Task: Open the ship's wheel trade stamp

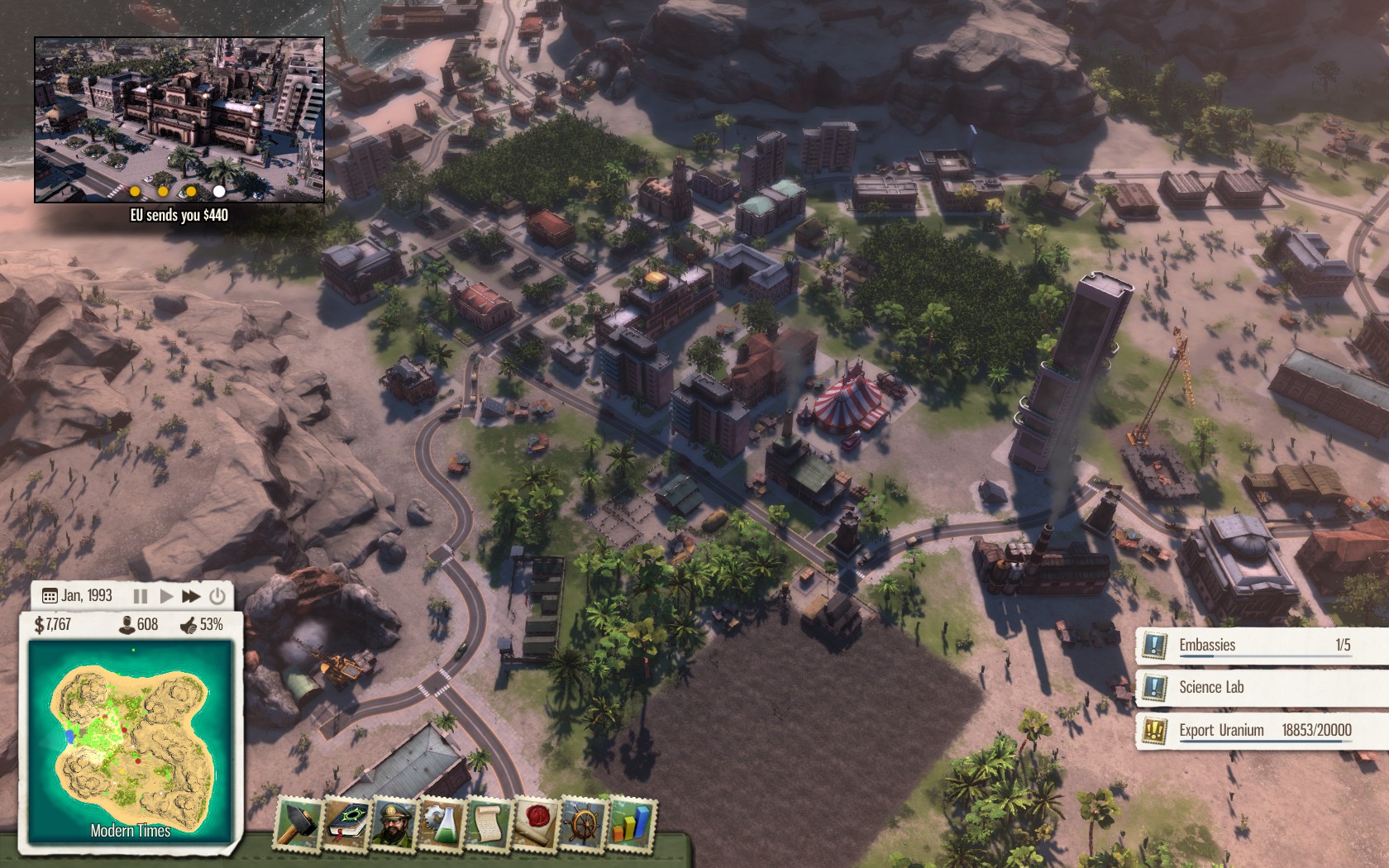Action: click(x=584, y=824)
